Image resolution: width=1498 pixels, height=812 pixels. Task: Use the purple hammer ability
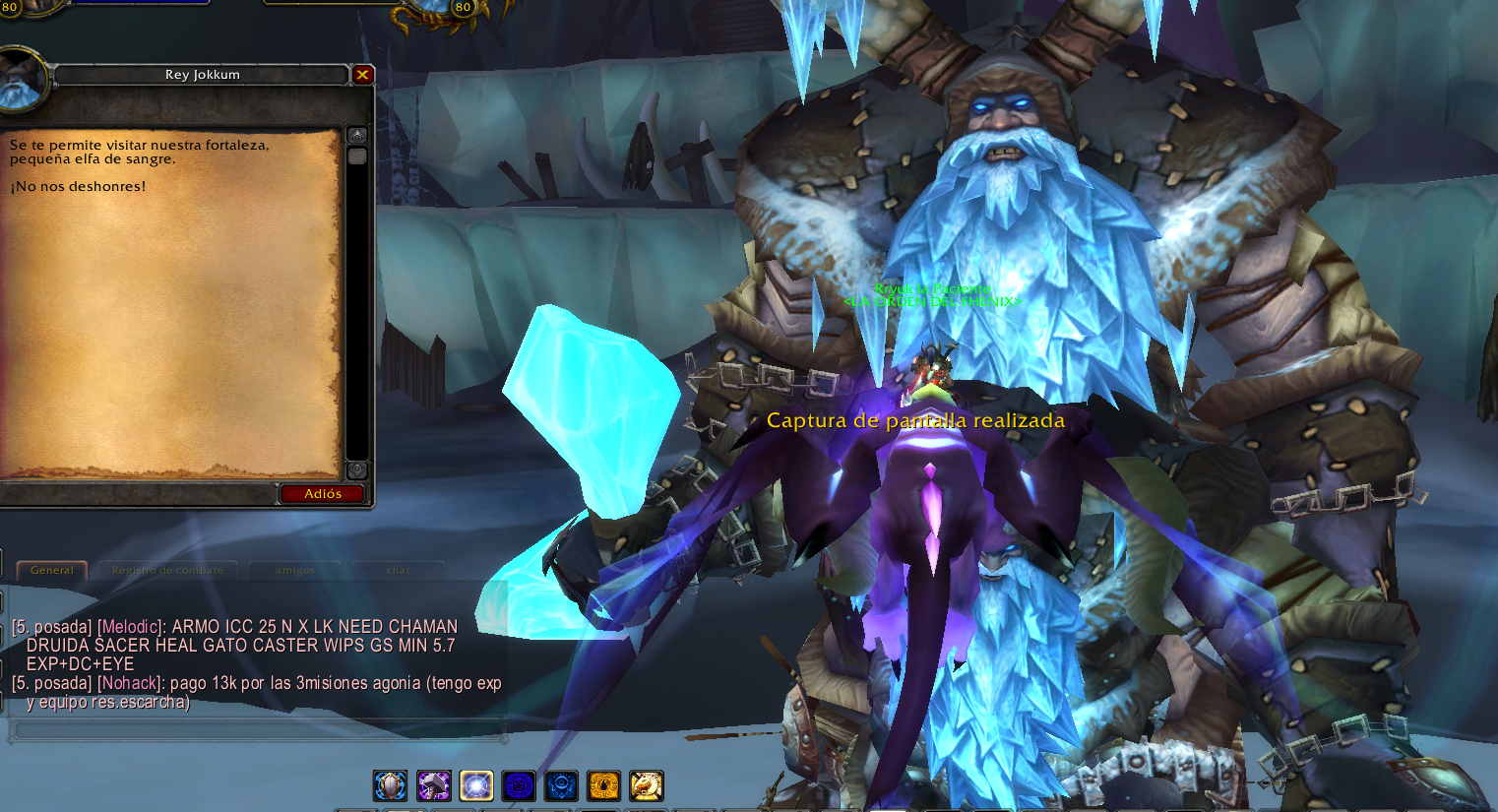[433, 785]
